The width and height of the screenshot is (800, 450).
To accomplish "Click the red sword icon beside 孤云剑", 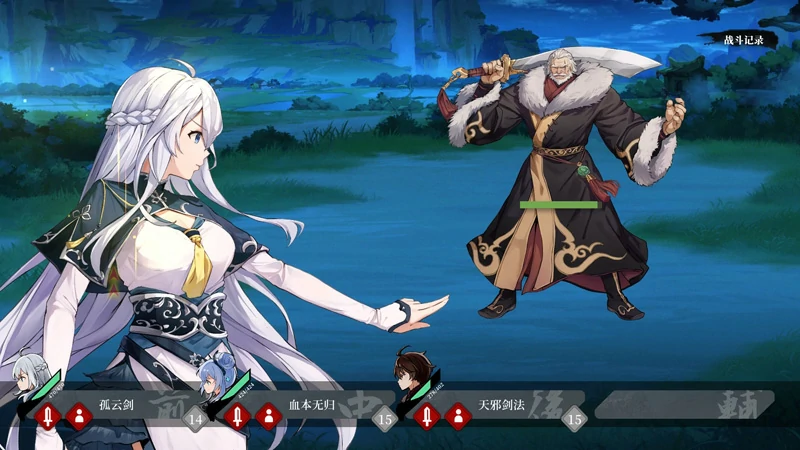I will [47, 415].
